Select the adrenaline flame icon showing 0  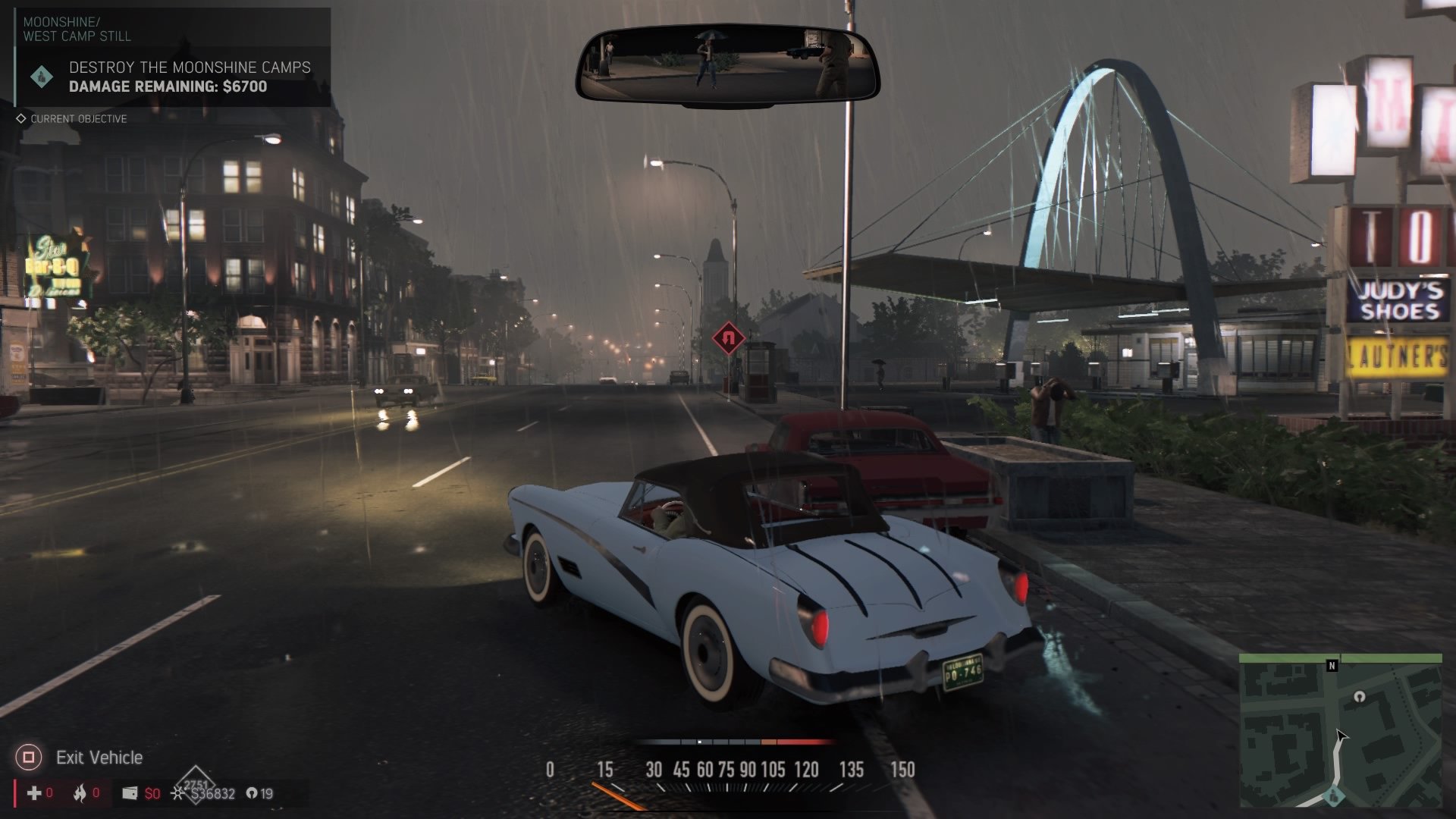pyautogui.click(x=80, y=793)
